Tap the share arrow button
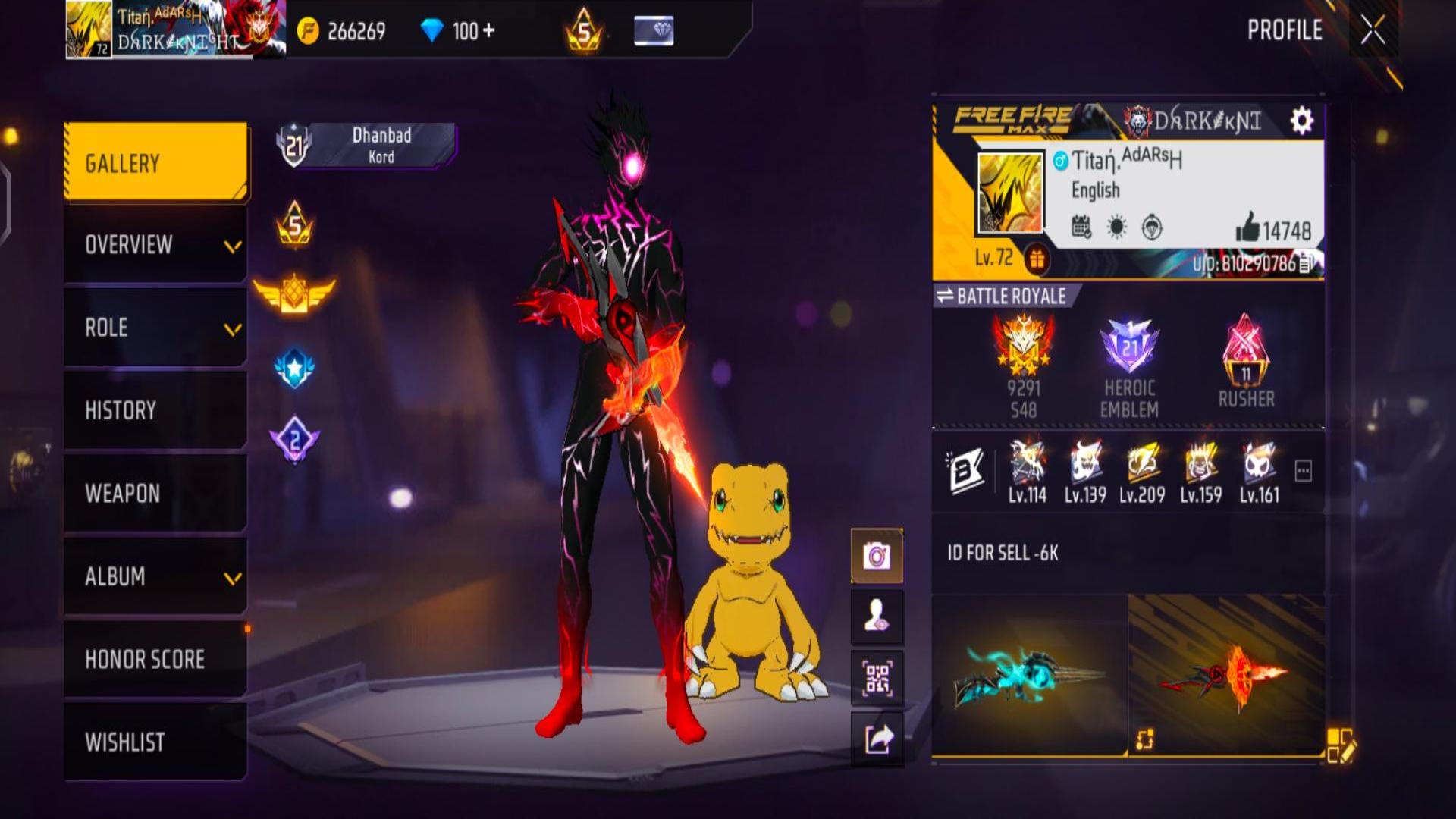This screenshot has height=819, width=1456. pos(877,739)
